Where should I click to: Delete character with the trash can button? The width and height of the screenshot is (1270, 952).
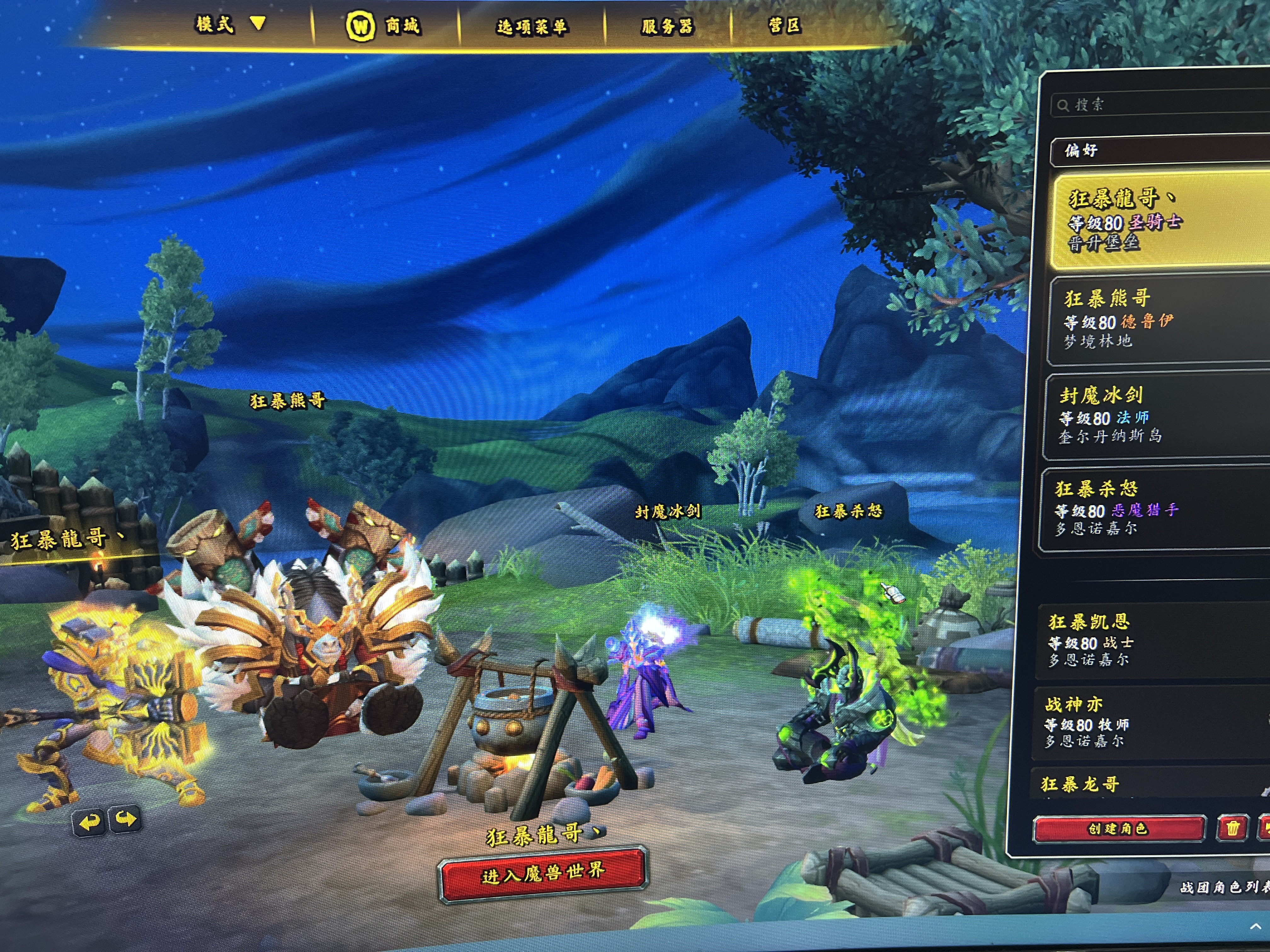[x=1232, y=828]
